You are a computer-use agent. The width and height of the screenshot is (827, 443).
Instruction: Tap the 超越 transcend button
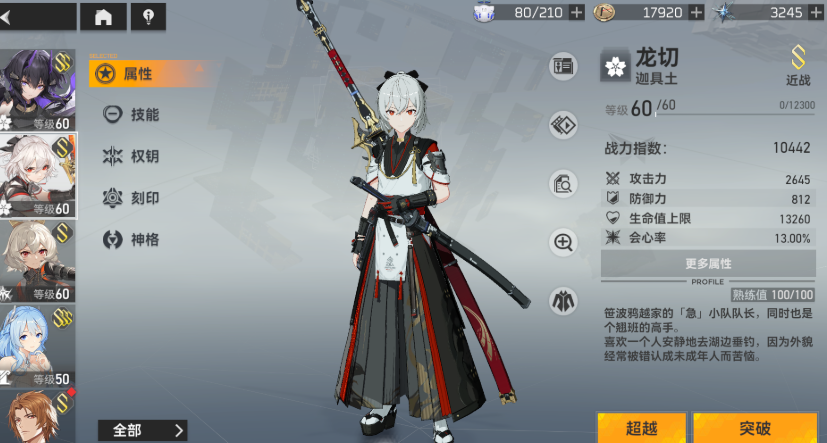tap(641, 428)
